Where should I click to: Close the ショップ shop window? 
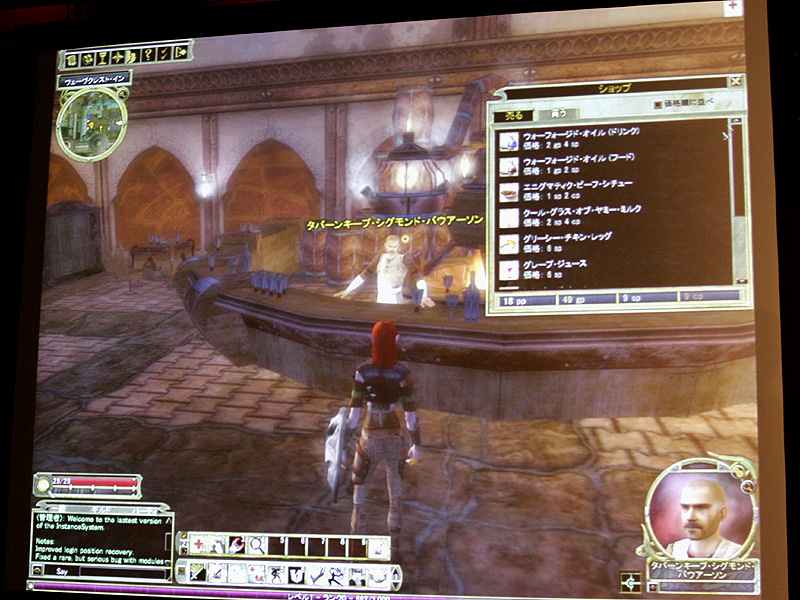[x=735, y=82]
